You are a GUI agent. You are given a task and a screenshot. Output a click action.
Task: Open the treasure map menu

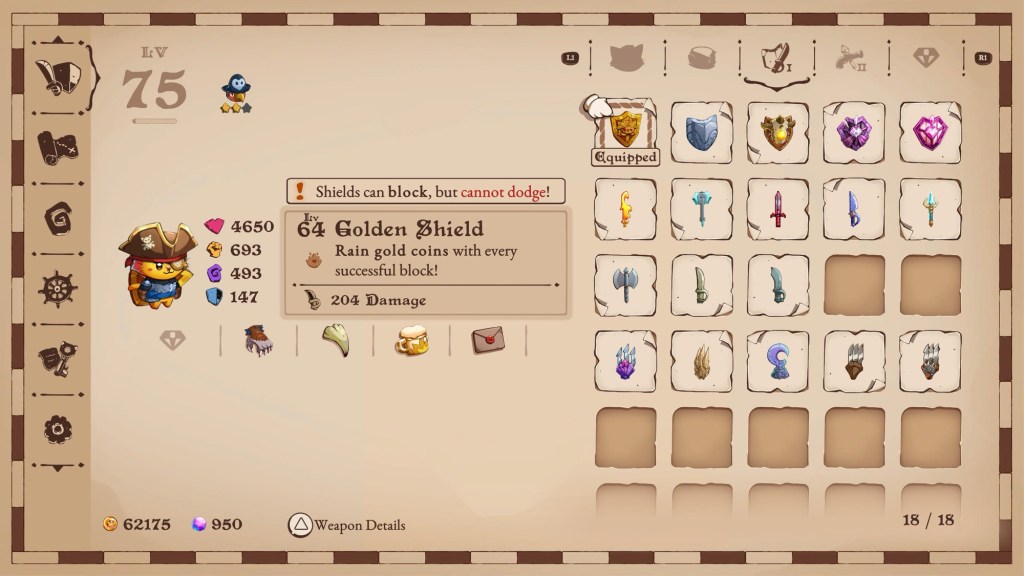tap(58, 148)
